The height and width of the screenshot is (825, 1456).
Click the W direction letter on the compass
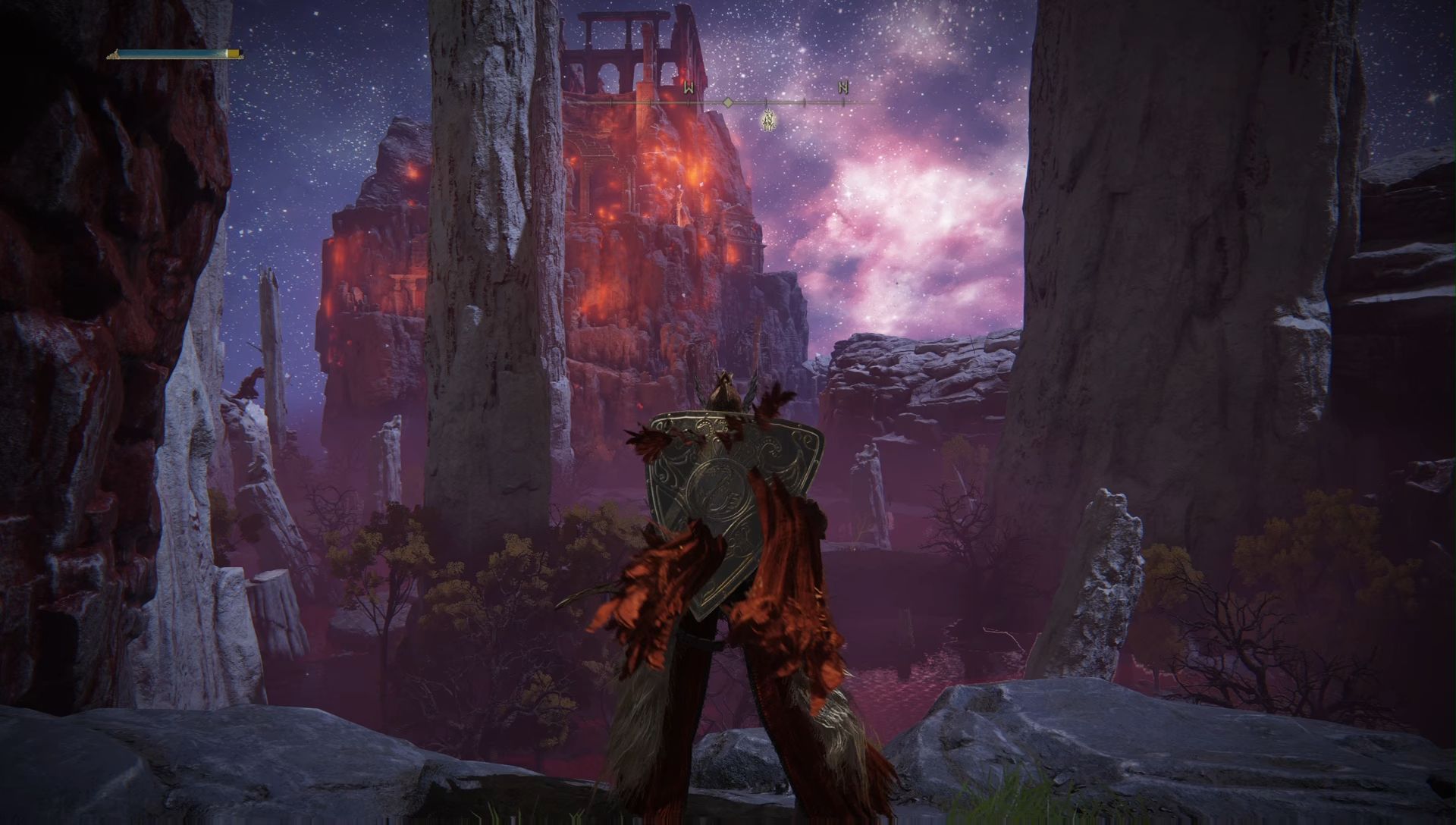(689, 87)
